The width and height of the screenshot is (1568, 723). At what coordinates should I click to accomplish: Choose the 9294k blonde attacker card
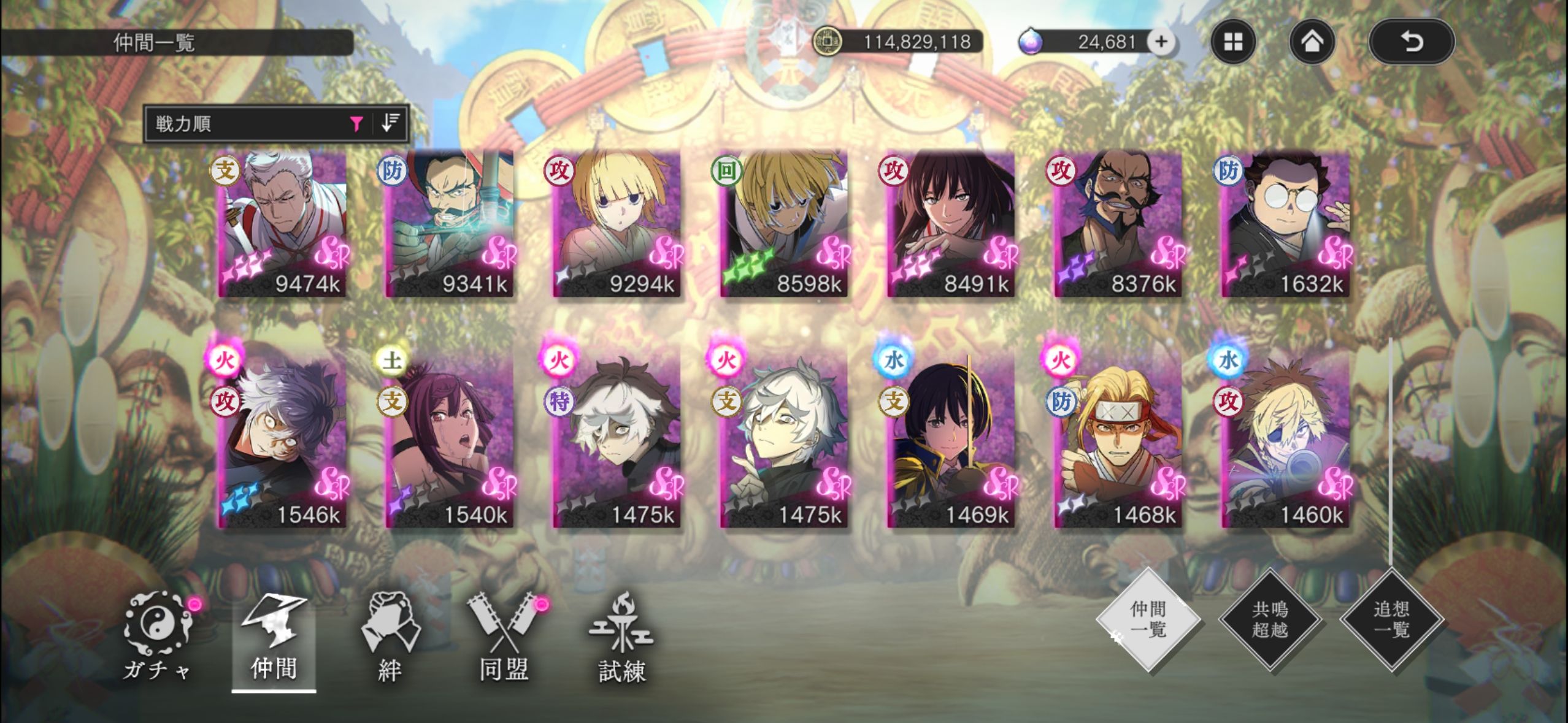617,224
